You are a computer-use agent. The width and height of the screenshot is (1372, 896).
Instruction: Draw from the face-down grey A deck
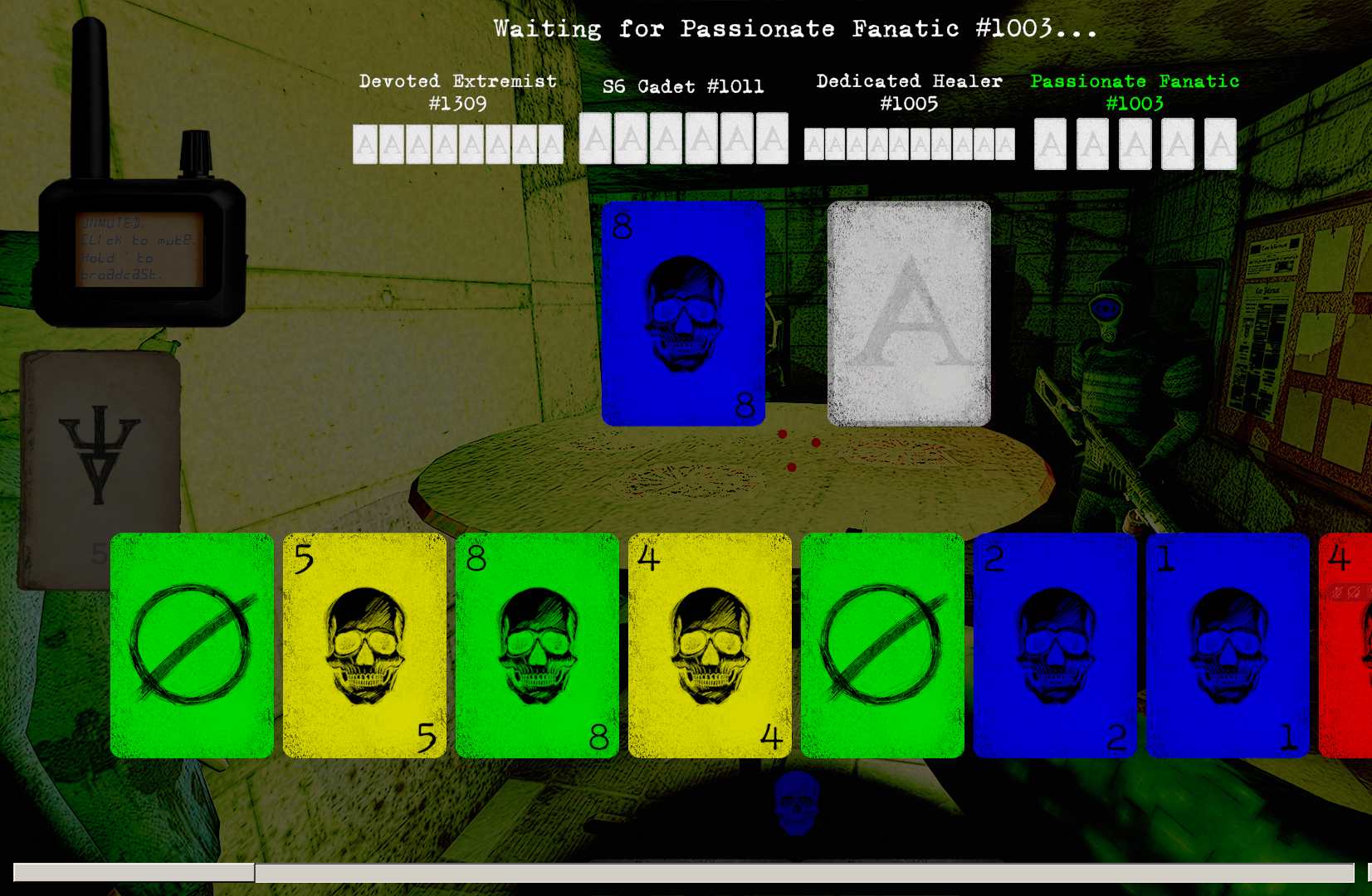tap(909, 314)
